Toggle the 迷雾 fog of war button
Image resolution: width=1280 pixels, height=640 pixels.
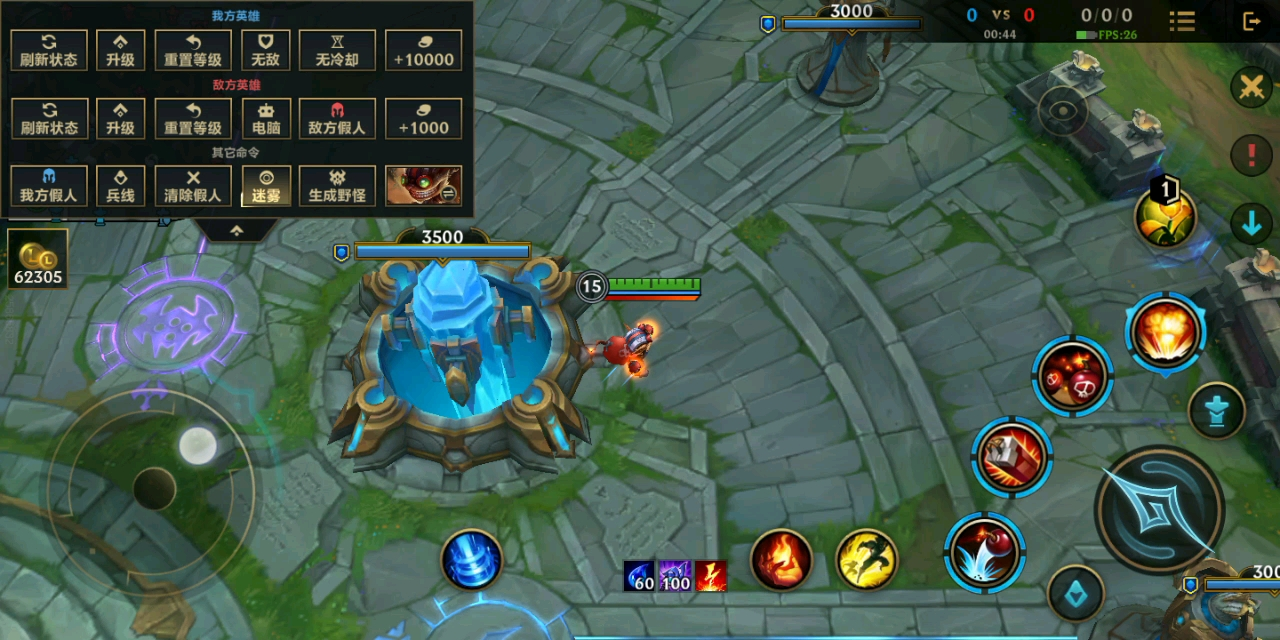click(266, 186)
